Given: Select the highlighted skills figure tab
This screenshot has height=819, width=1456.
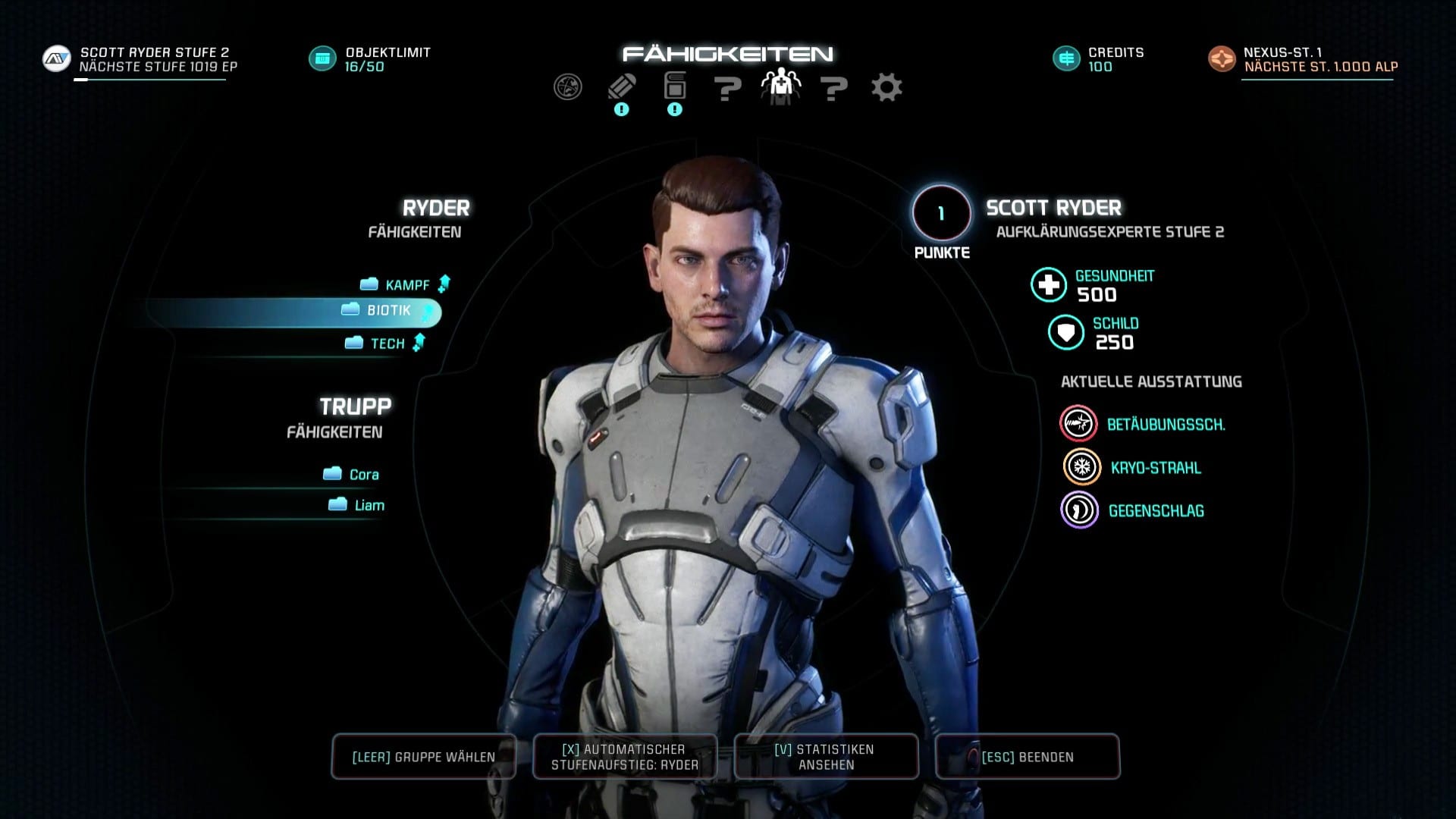Looking at the screenshot, I should pos(780,88).
